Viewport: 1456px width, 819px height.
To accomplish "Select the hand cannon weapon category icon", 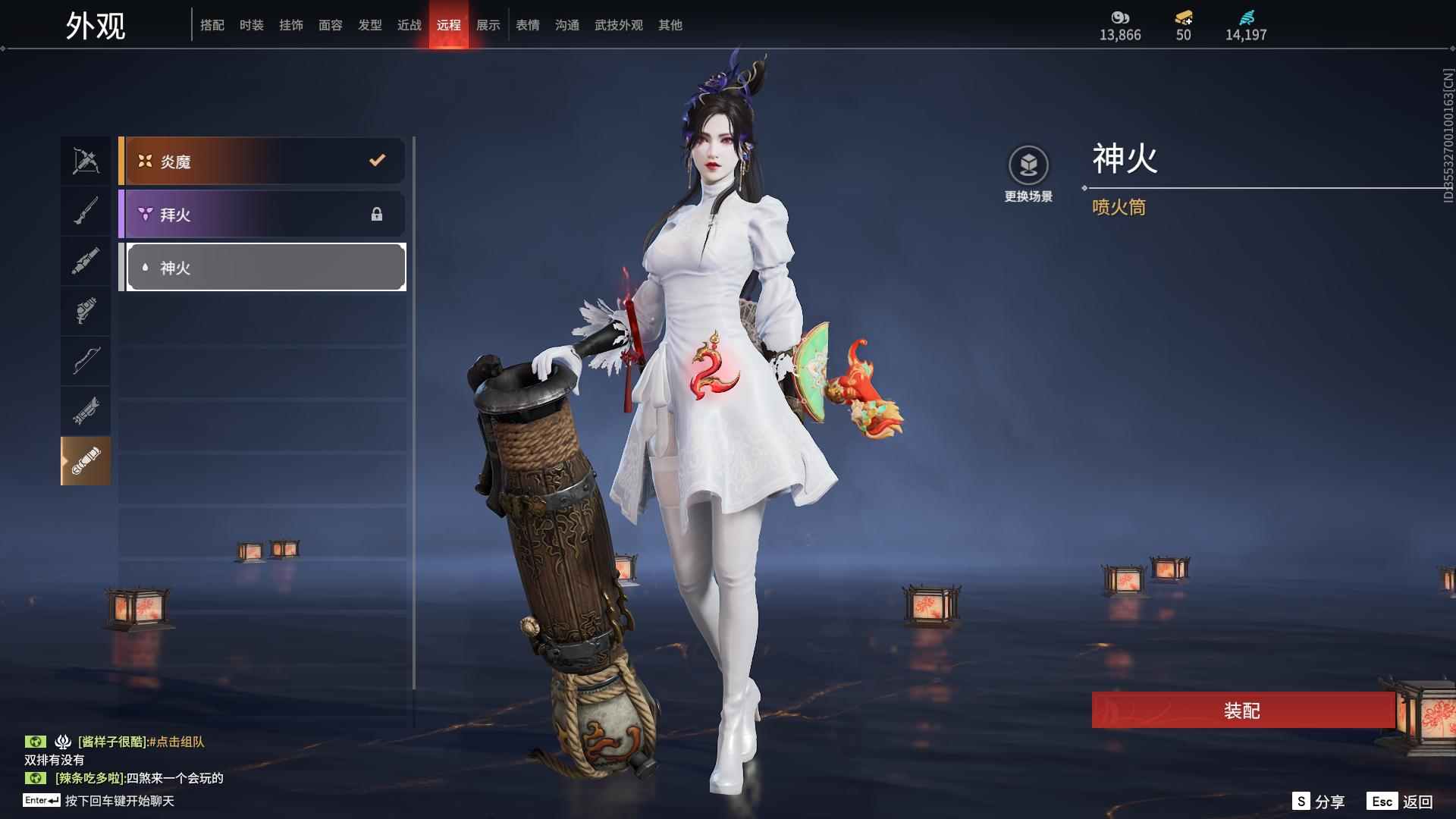I will 86,311.
